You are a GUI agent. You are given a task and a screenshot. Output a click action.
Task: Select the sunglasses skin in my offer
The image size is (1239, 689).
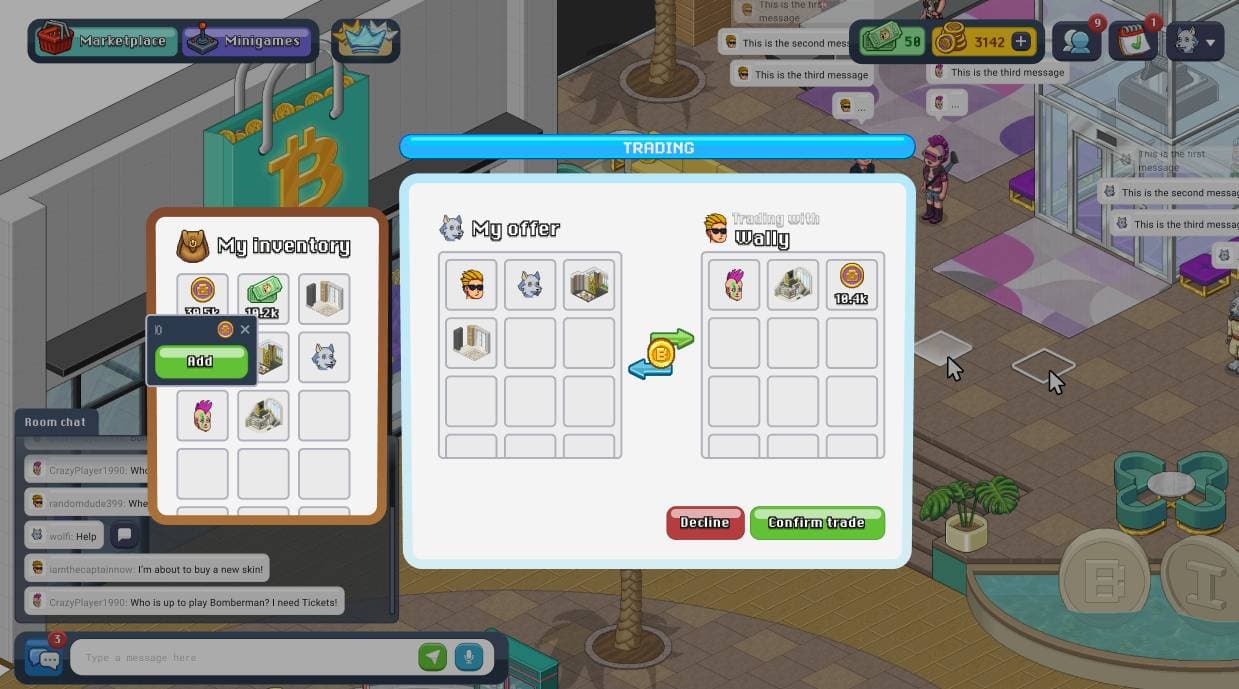[471, 284]
